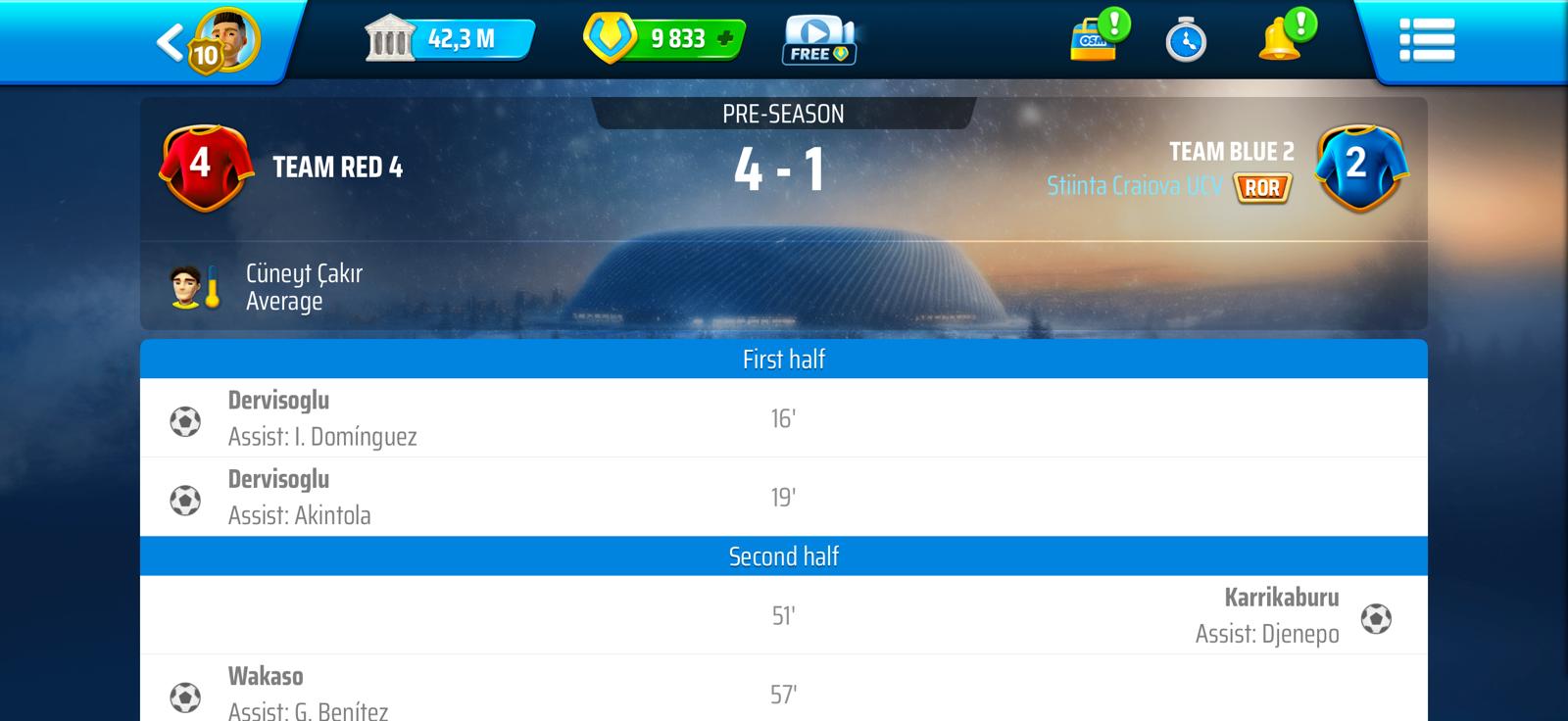The image size is (1568, 721).
Task: Select the Team Blue 2 jersey
Action: click(x=1359, y=167)
